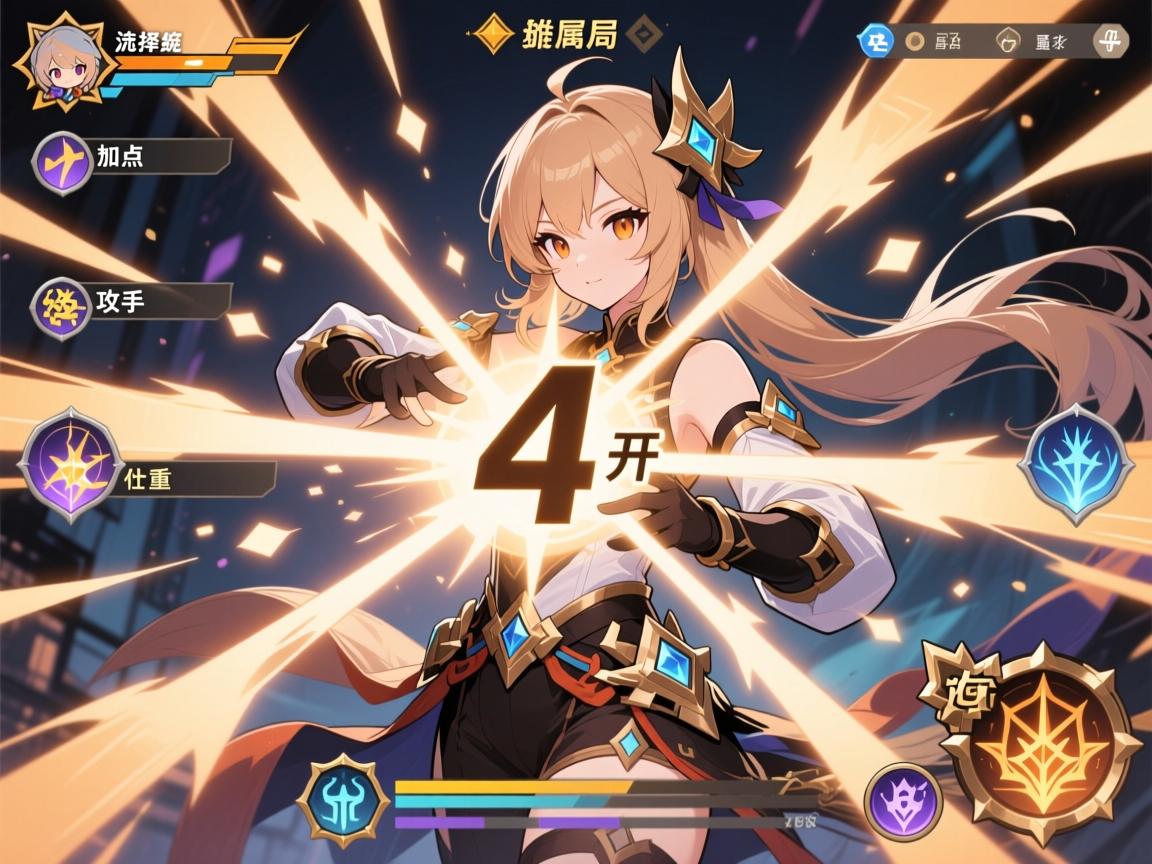Select the gold coin currency entry
The width and height of the screenshot is (1152, 864).
click(914, 41)
